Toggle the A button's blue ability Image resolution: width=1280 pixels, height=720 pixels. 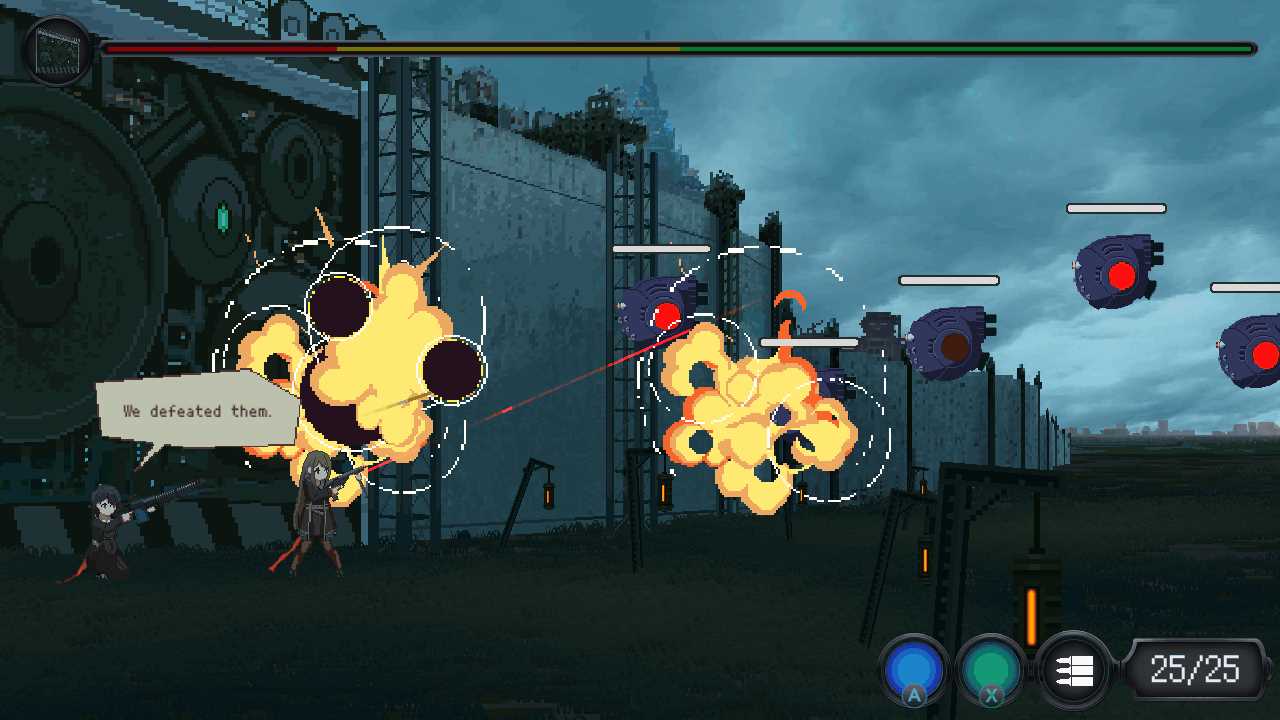point(914,668)
